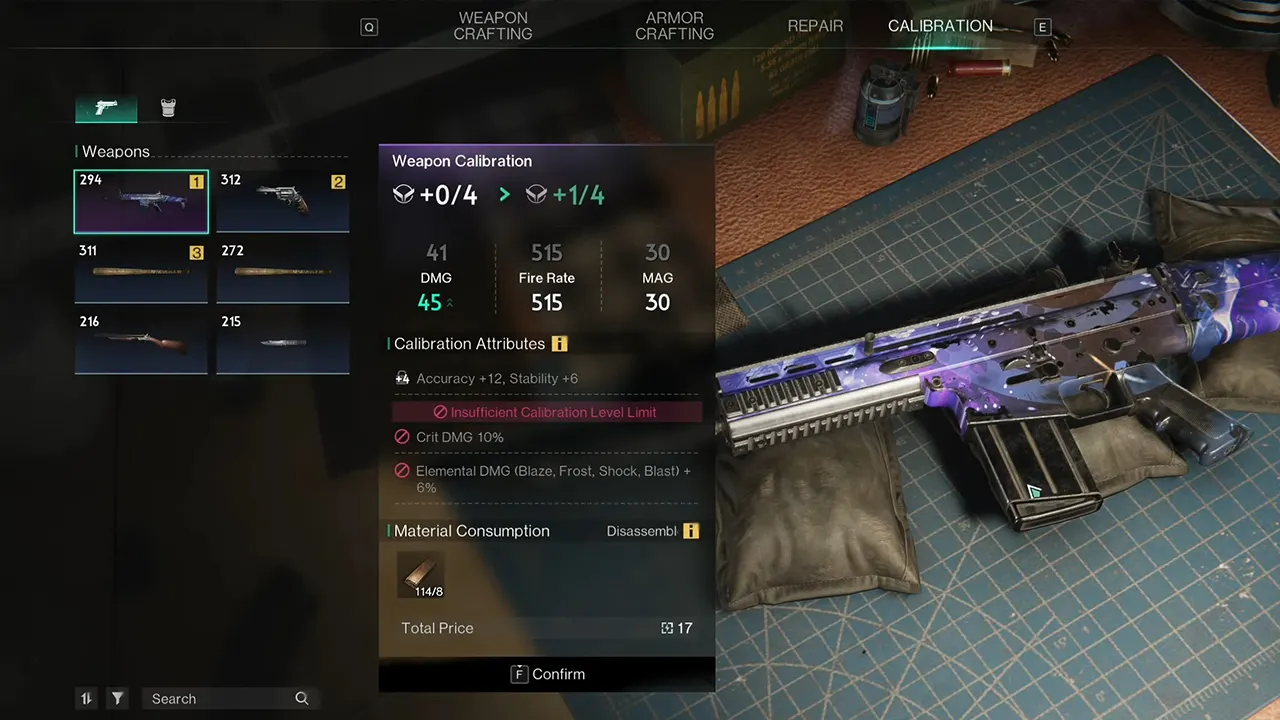Show Calibration Attributes info
The height and width of the screenshot is (720, 1280).
tap(560, 344)
